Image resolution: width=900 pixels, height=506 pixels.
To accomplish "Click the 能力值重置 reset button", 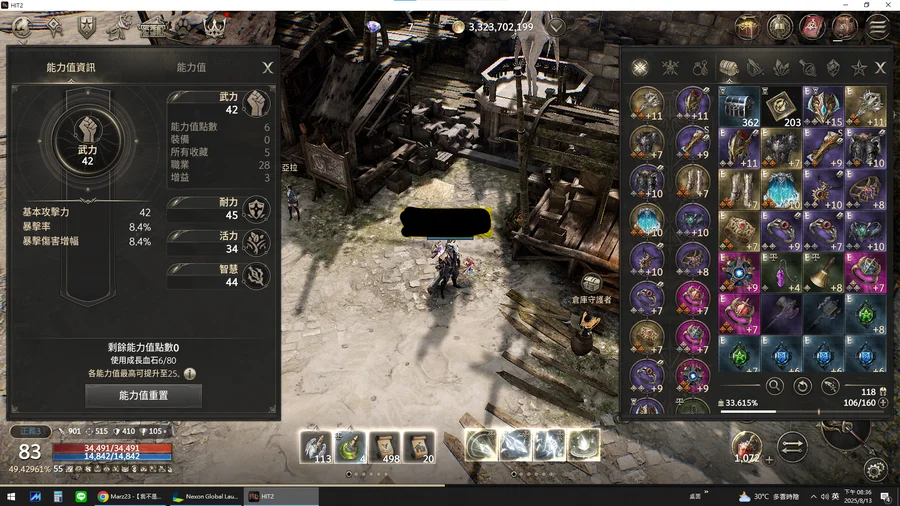I will pos(144,396).
